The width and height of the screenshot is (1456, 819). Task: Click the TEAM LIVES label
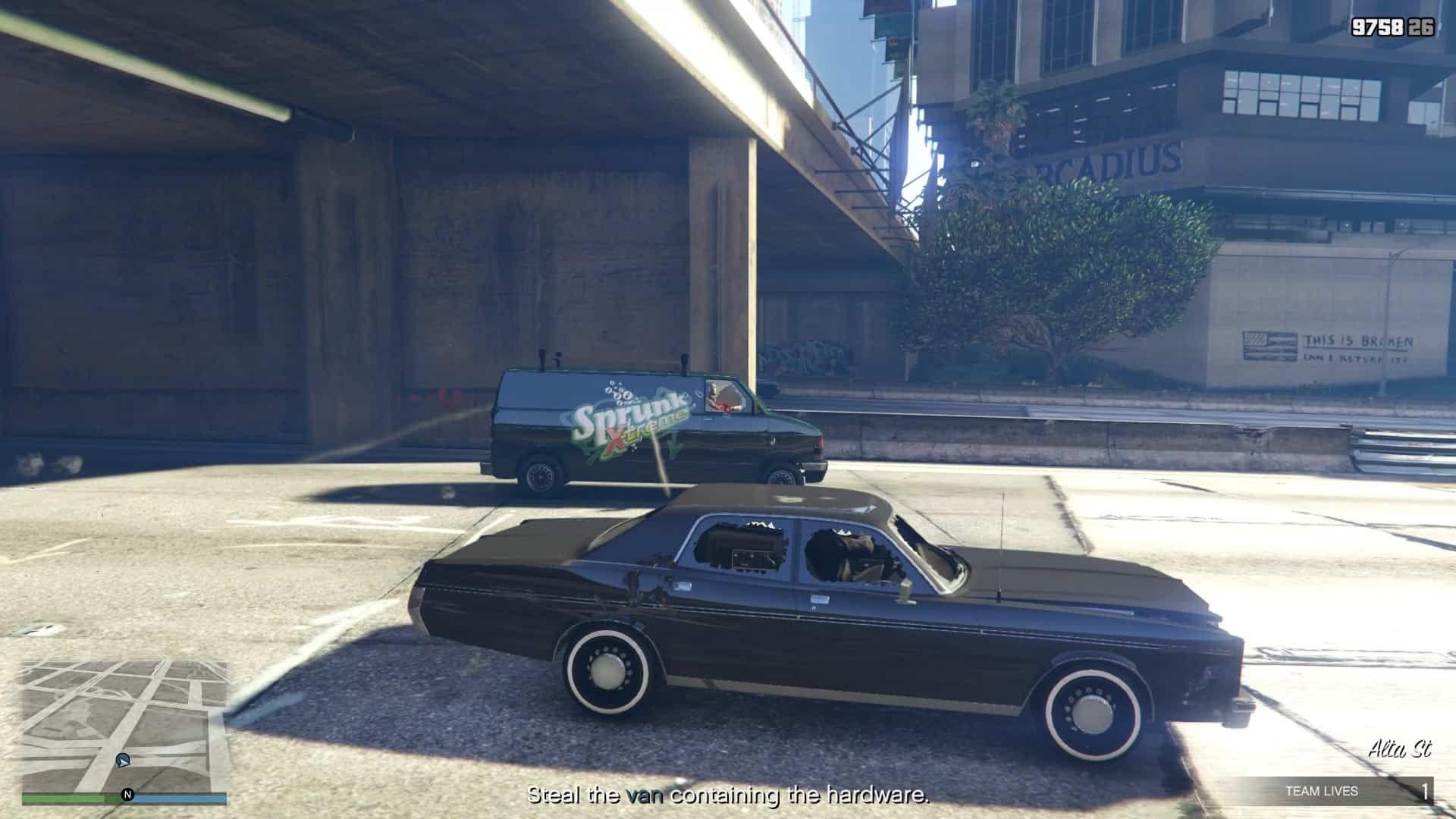[1323, 790]
